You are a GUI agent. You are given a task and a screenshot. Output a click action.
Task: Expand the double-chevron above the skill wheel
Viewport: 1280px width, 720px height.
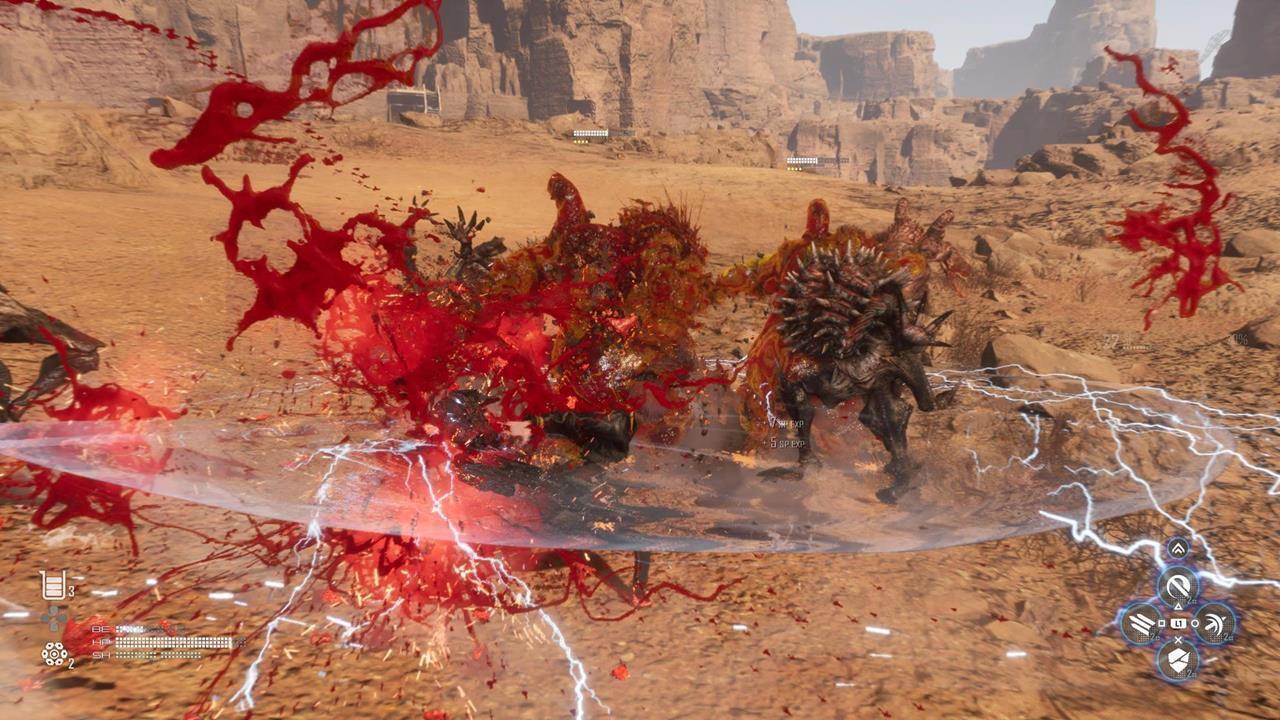pos(1178,547)
